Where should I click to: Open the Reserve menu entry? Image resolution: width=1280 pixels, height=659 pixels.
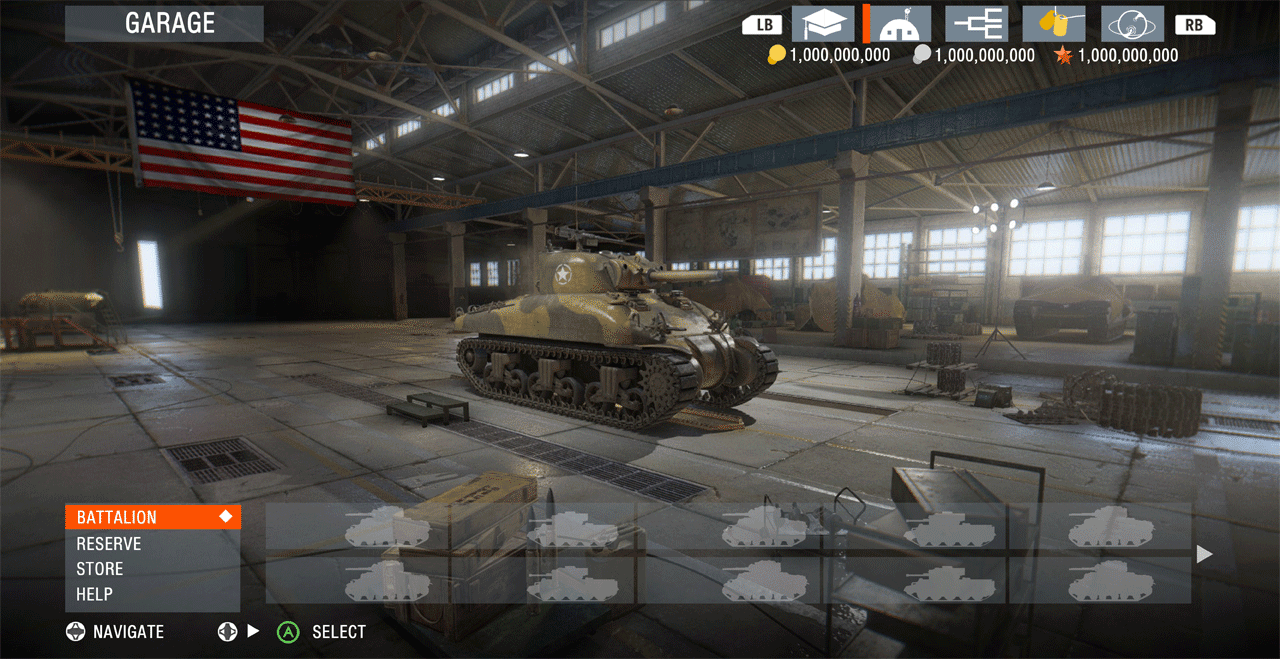152,543
